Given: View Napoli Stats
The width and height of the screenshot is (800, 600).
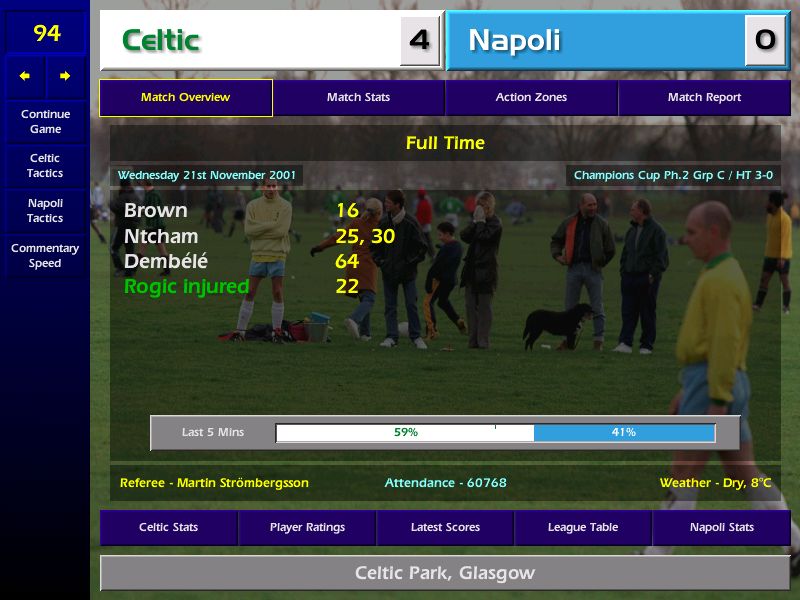Looking at the screenshot, I should click(721, 527).
